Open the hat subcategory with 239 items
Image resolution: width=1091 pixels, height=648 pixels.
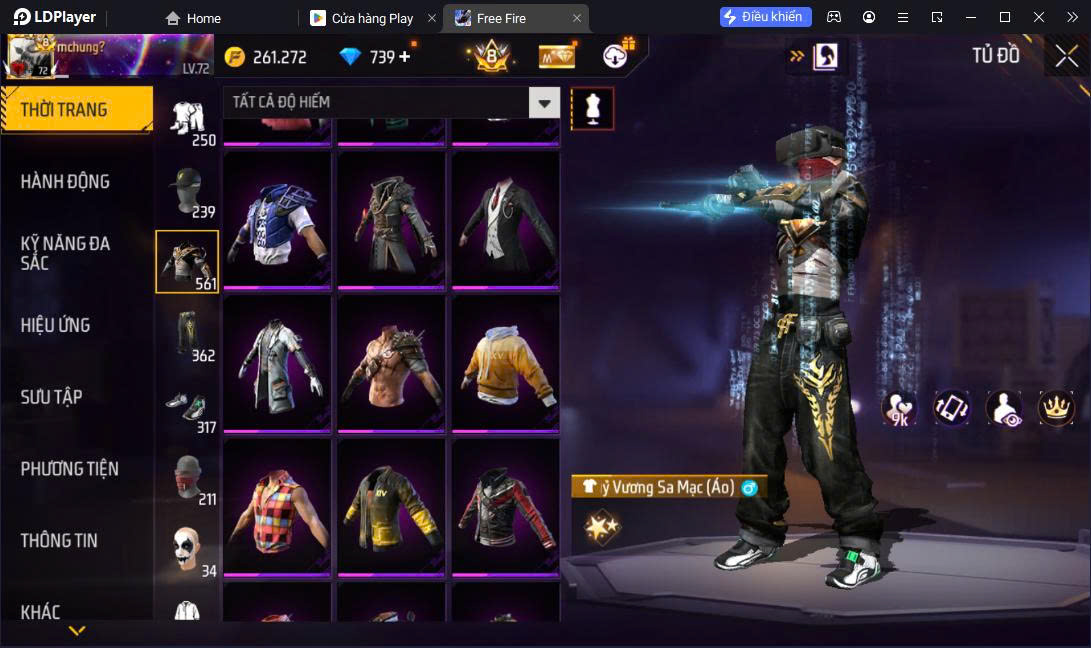point(187,190)
